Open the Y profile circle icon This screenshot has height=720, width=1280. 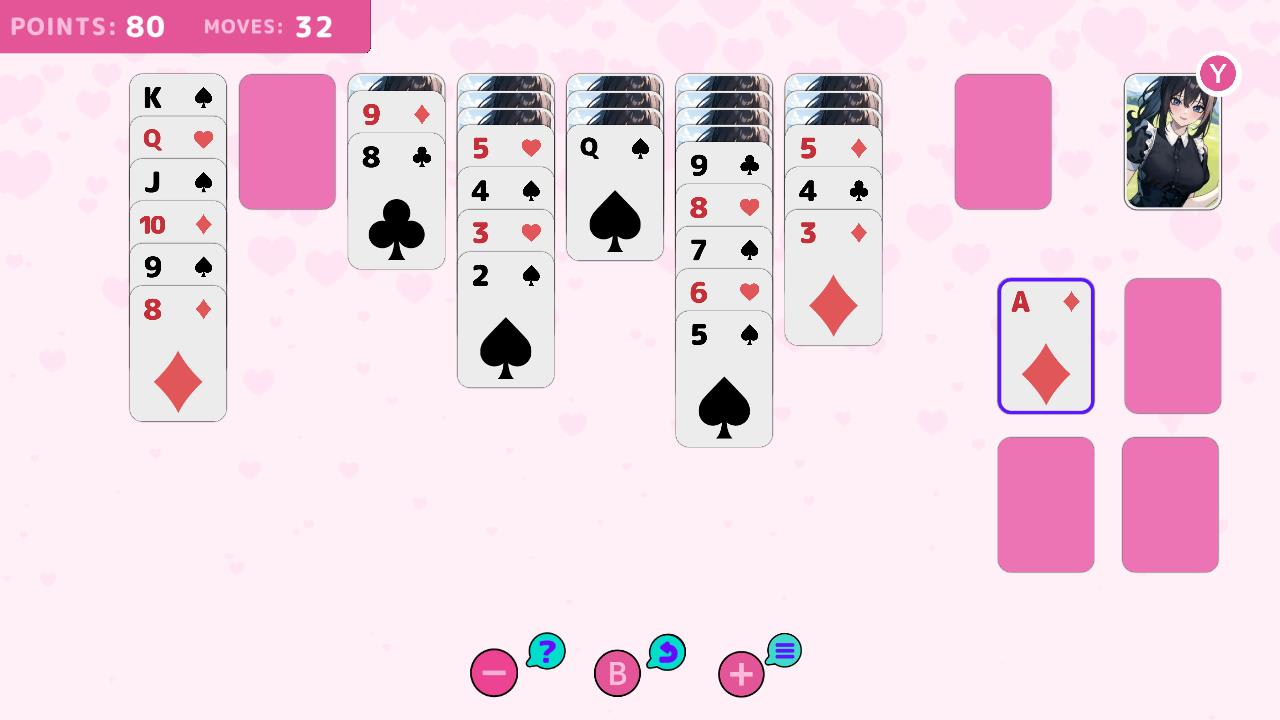pyautogui.click(x=1218, y=73)
